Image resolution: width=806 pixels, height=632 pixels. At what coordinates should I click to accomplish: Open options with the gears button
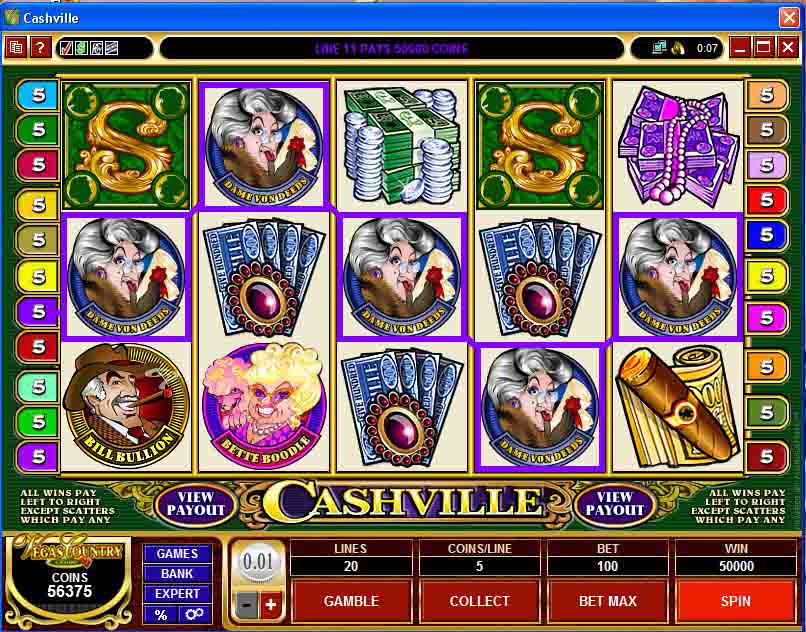click(193, 613)
